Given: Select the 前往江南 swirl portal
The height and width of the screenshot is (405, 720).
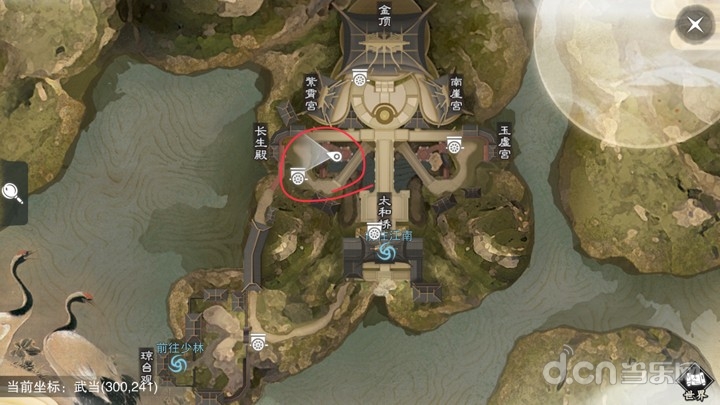Looking at the screenshot, I should click(384, 256).
